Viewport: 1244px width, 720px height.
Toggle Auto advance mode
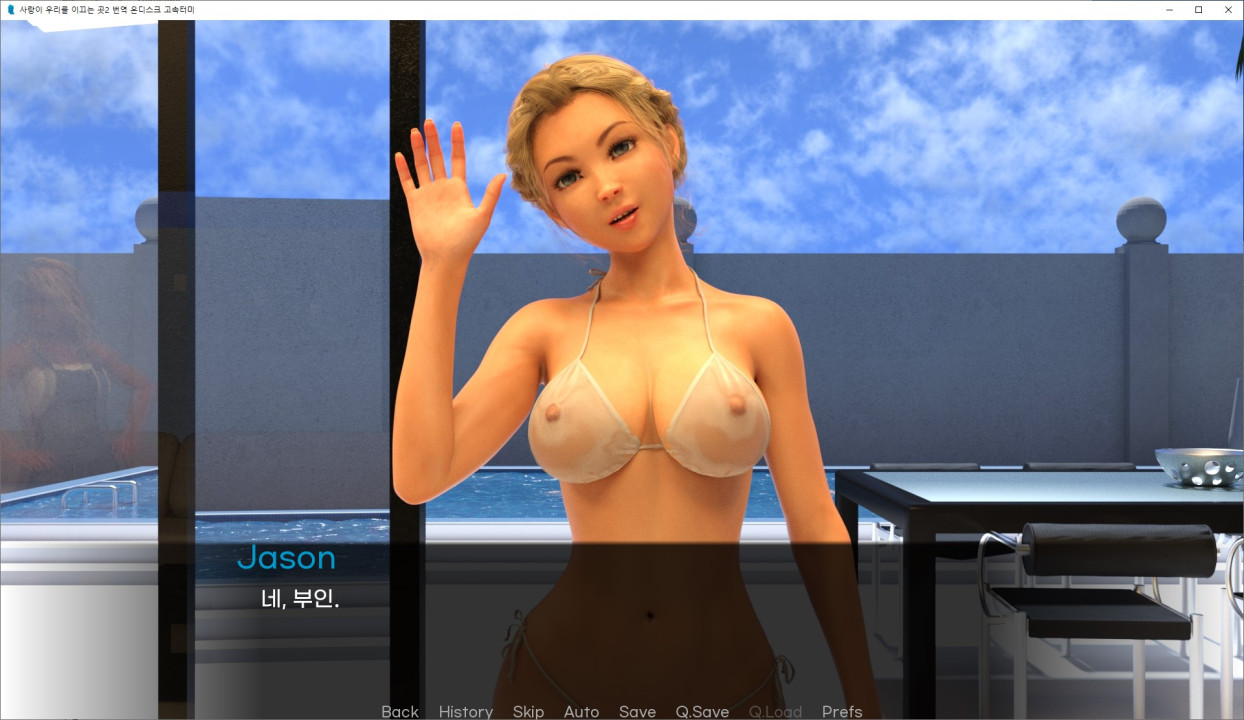click(581, 711)
